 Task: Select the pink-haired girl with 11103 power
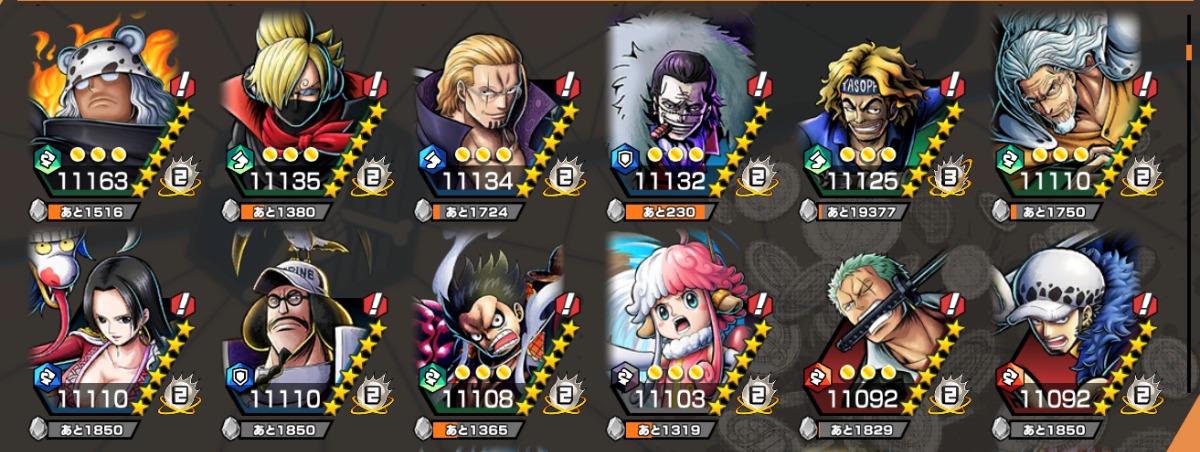tap(682, 318)
